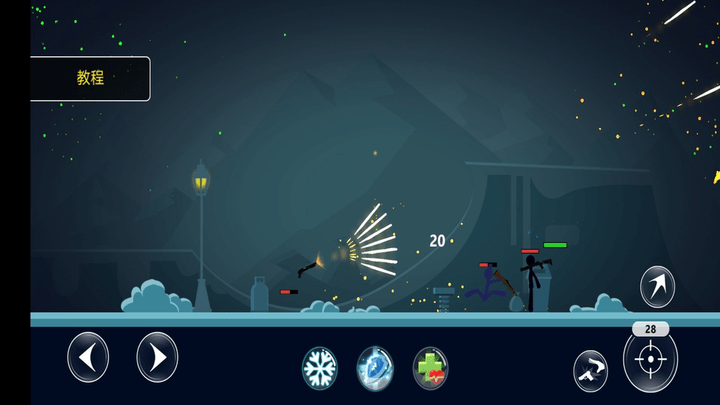Tap the 教程 tutorial button
Viewport: 720px width, 405px height.
(x=90, y=78)
